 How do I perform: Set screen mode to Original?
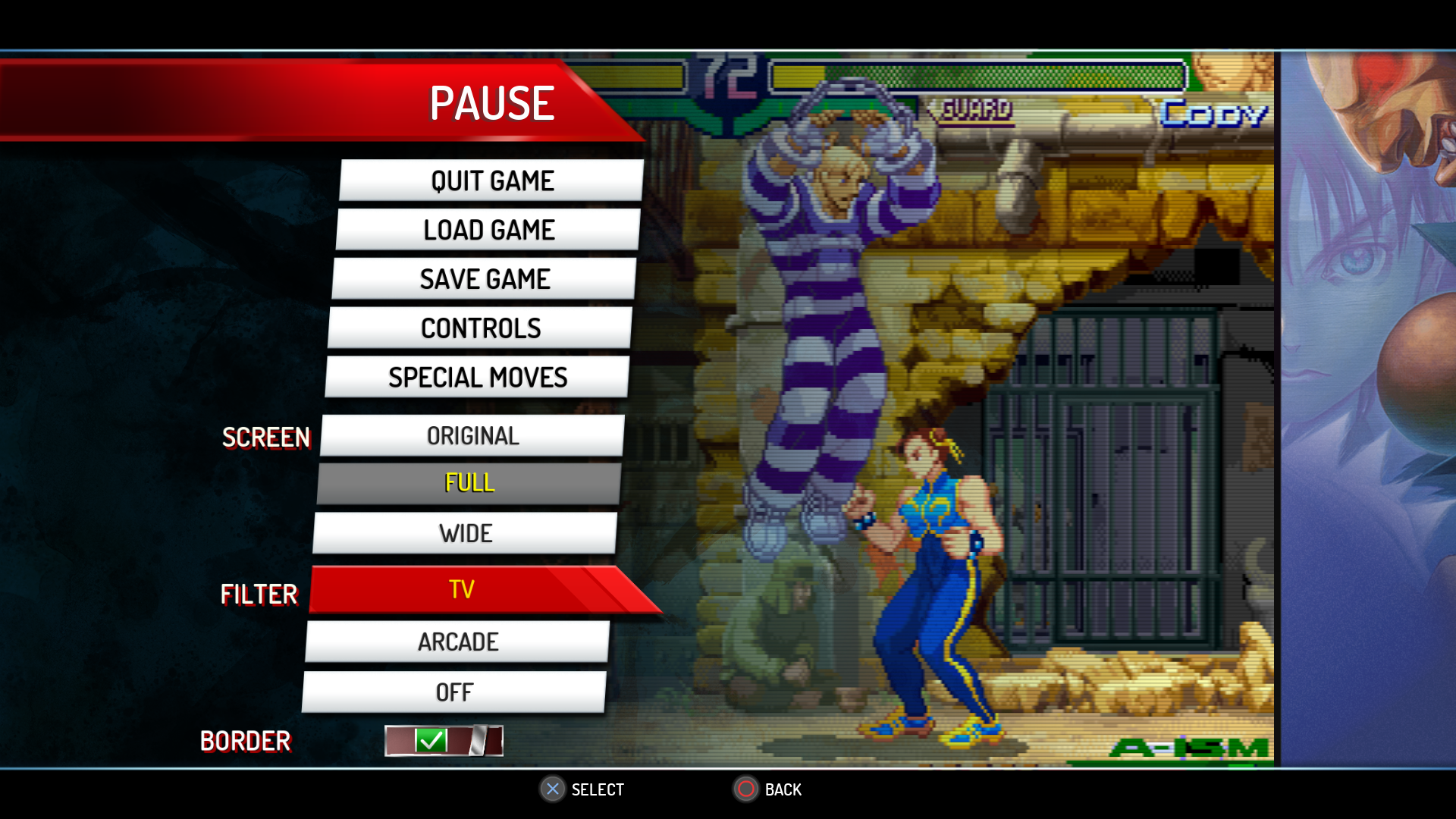pyautogui.click(x=472, y=436)
